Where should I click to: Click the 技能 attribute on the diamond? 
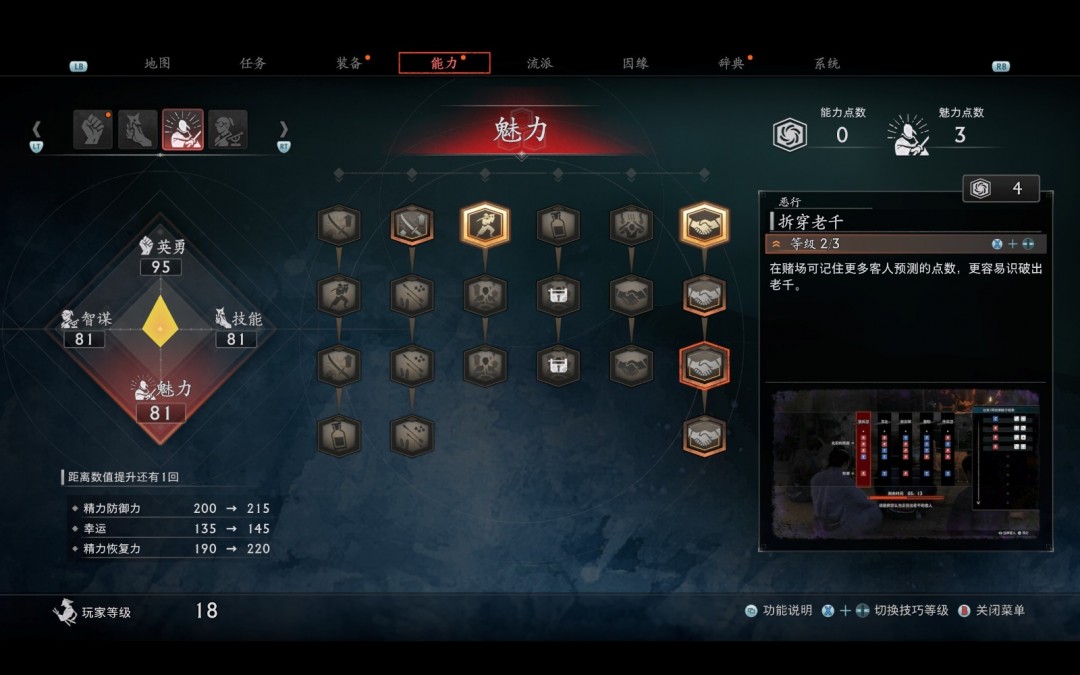coord(238,329)
